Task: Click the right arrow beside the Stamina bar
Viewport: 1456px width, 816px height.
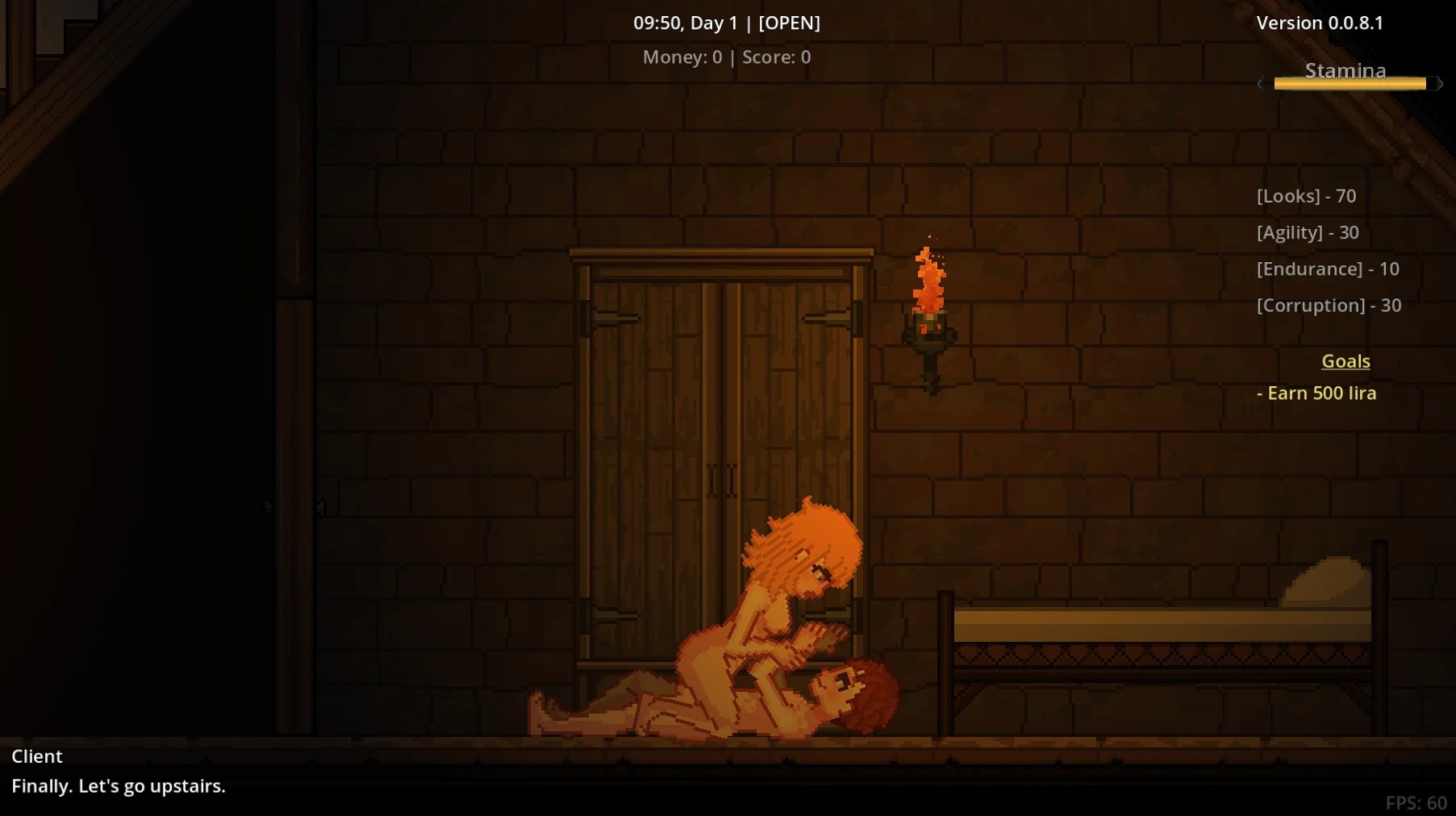Action: tap(1441, 83)
